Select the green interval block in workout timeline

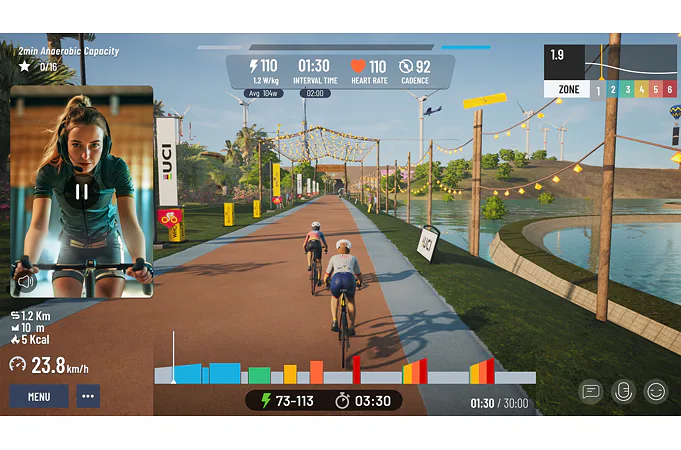[x=259, y=375]
